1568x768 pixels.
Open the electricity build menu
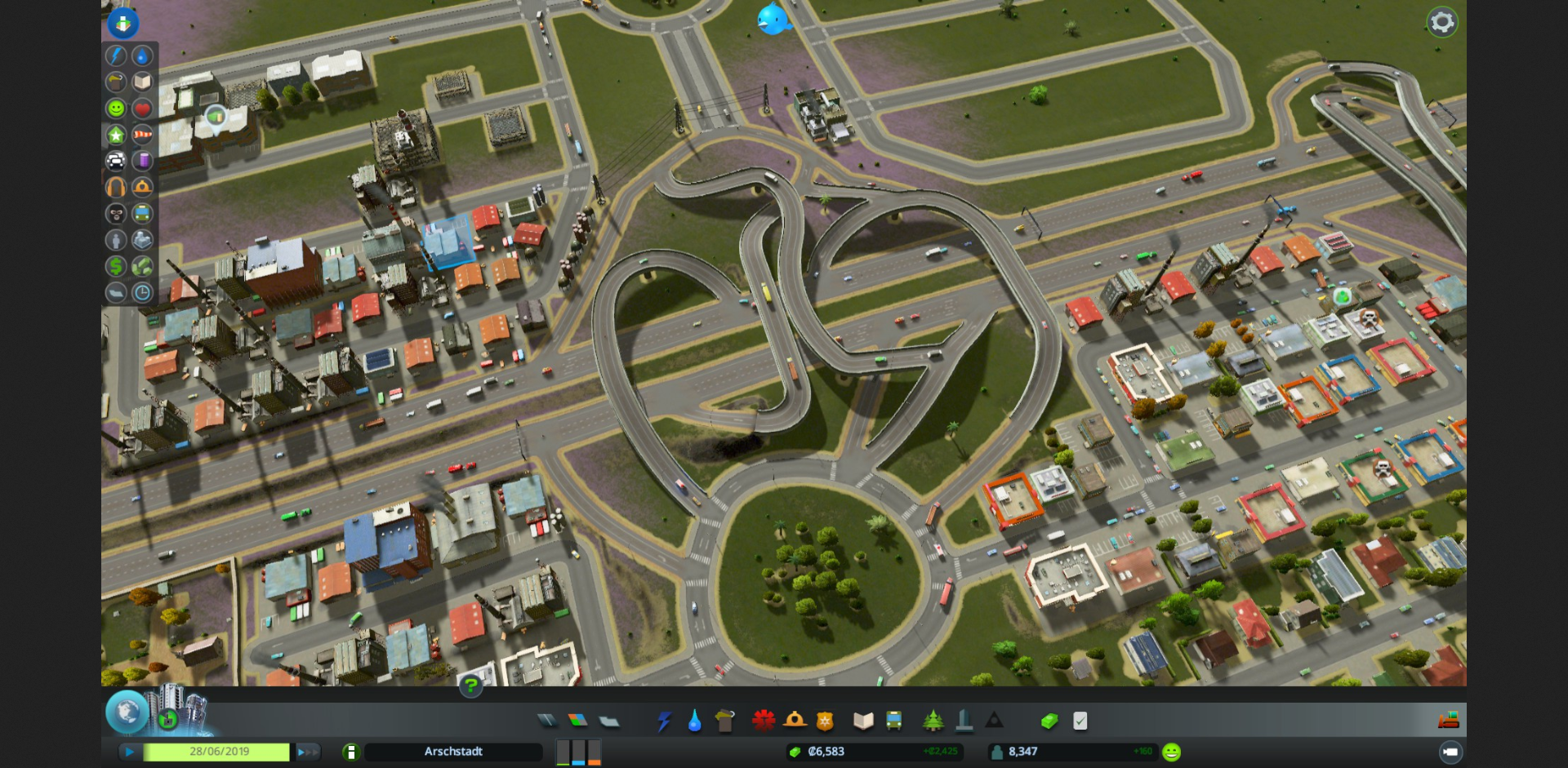pos(663,721)
